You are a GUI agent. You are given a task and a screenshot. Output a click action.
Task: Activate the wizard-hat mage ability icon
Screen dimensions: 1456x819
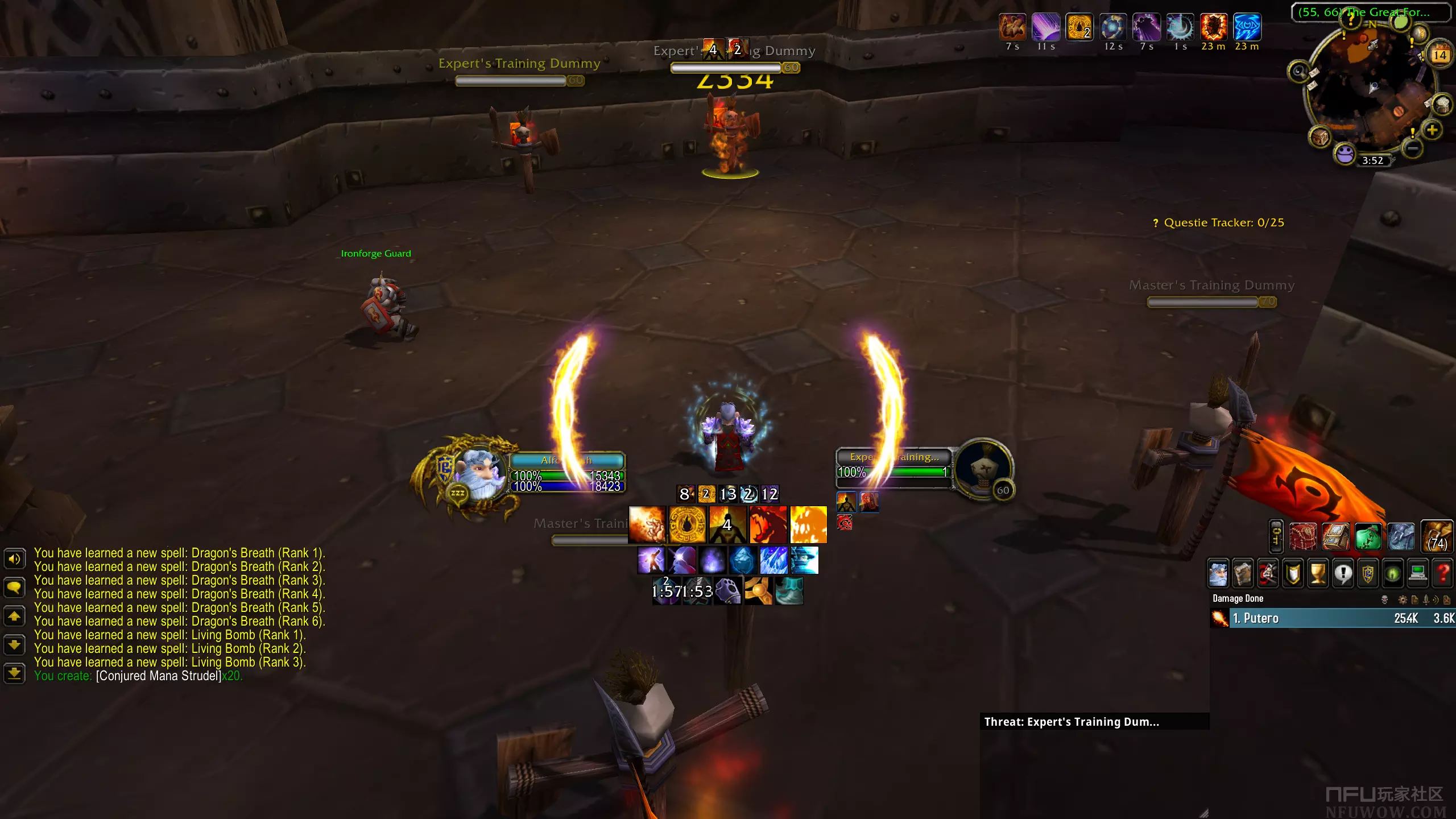click(x=804, y=560)
